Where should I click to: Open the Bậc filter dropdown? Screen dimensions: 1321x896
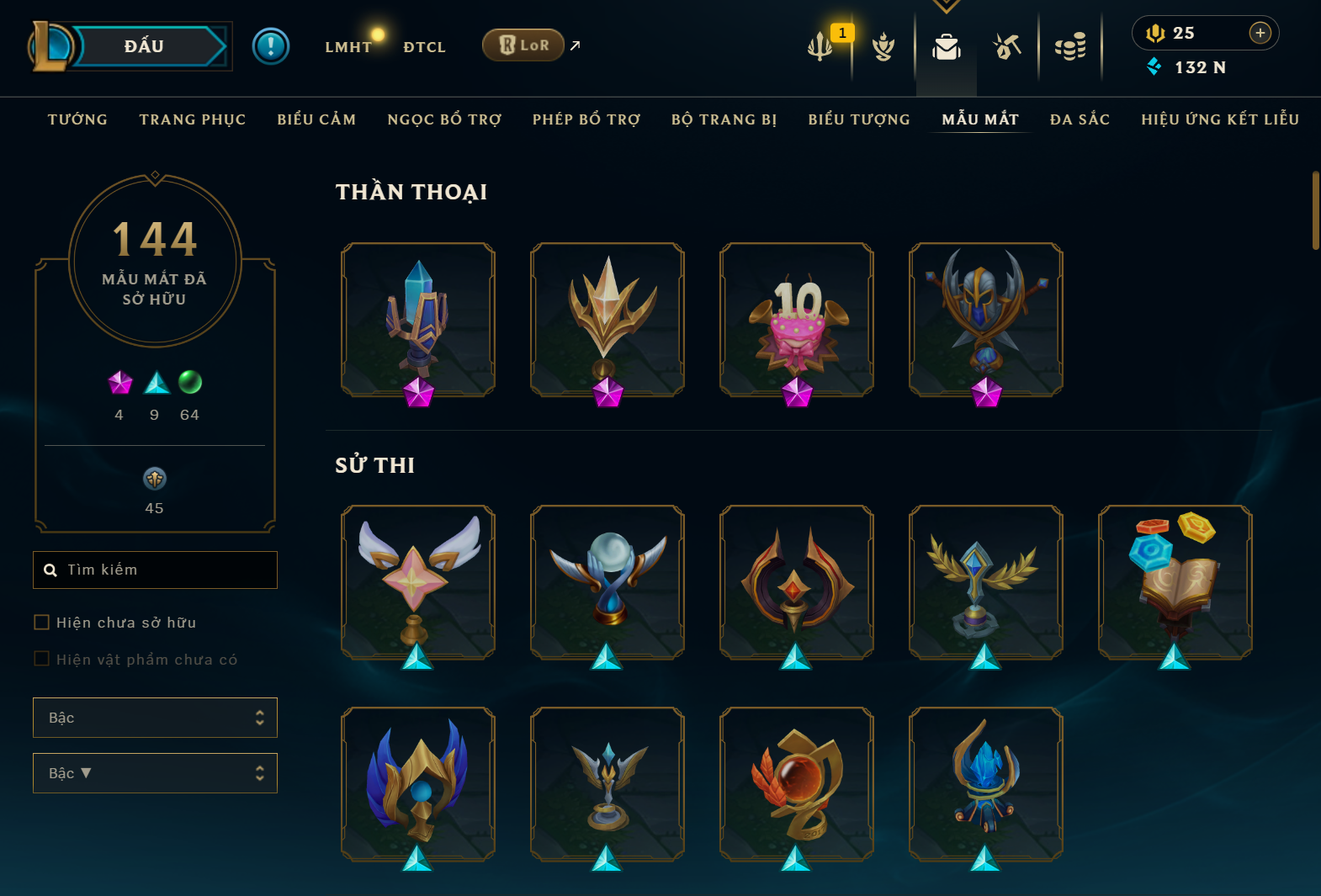coord(155,718)
